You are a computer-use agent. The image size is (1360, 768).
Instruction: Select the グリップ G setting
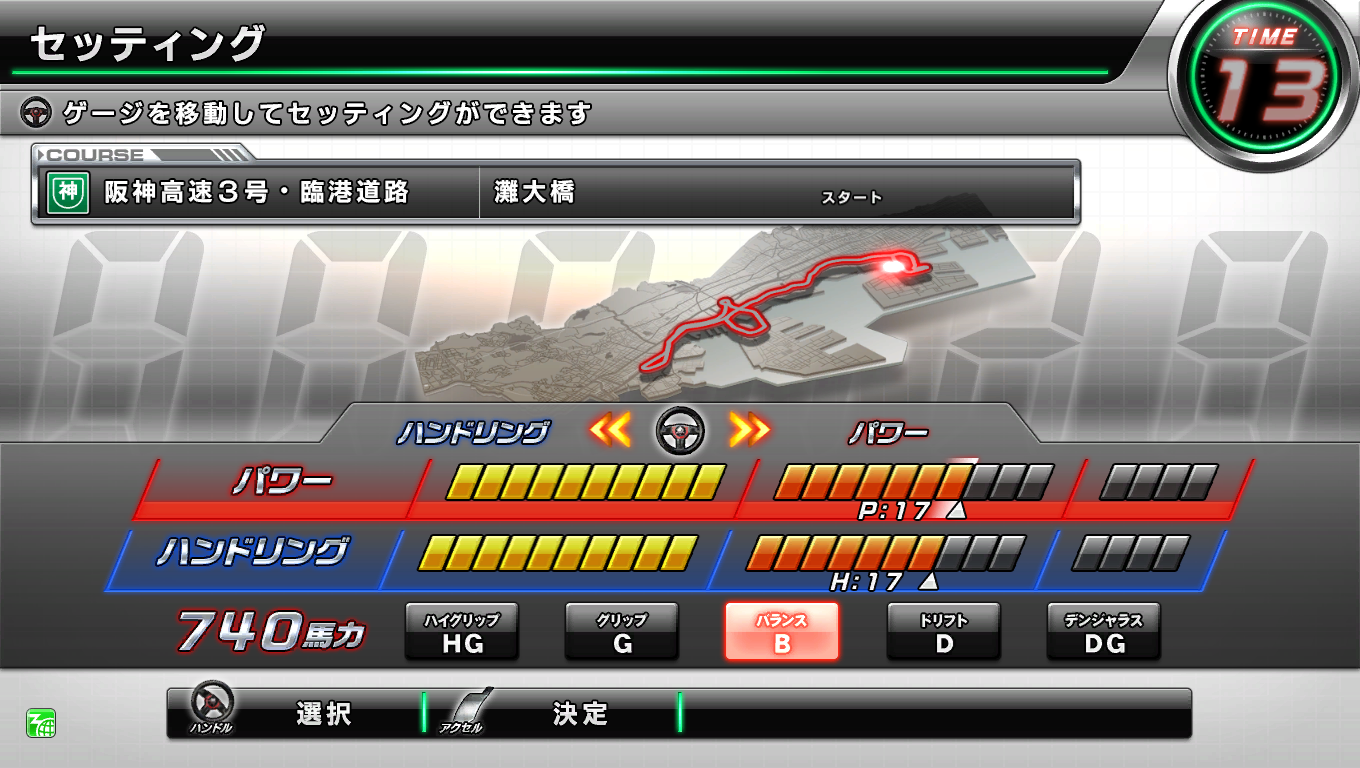tap(622, 632)
